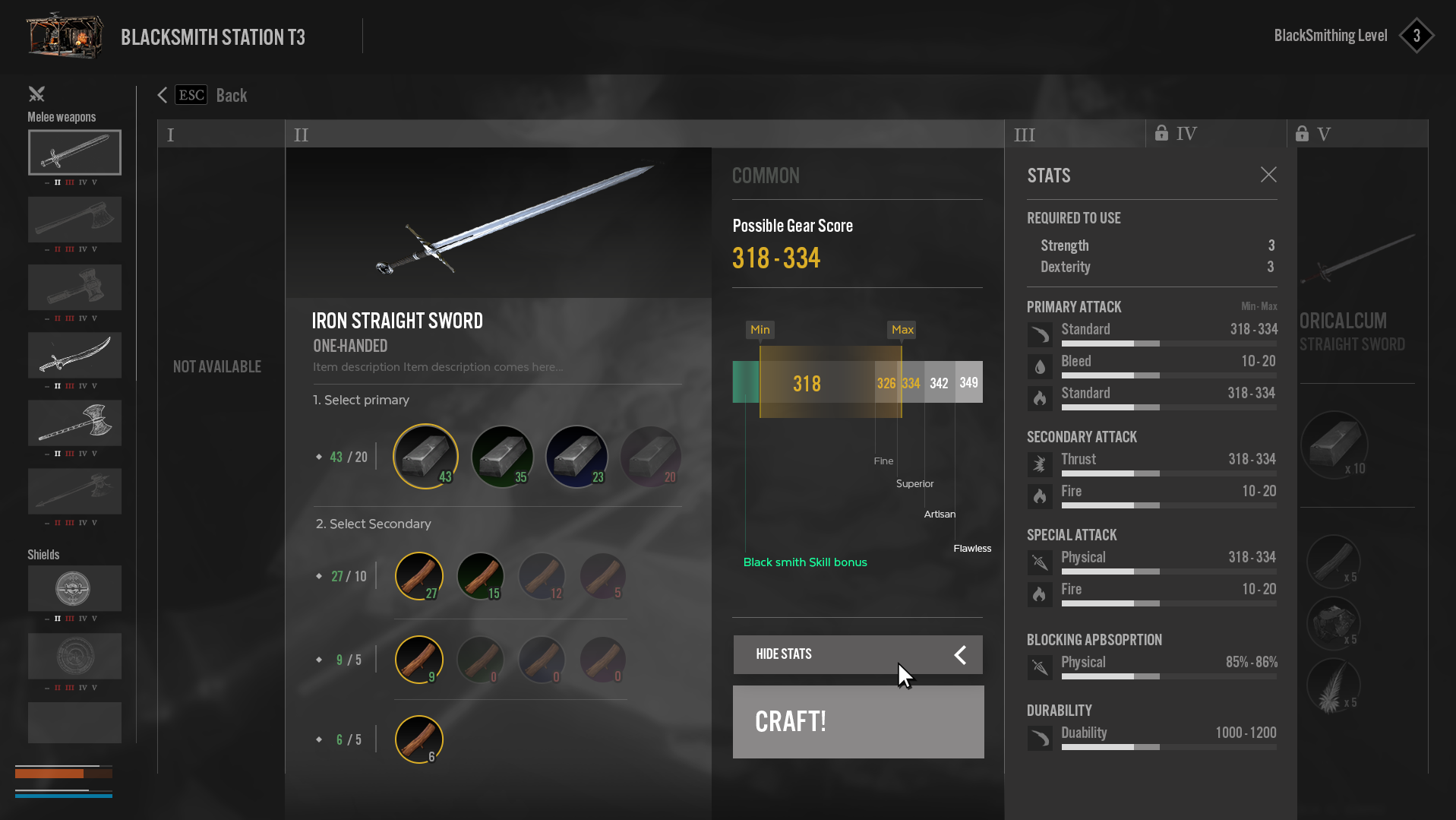The height and width of the screenshot is (820, 1456).
Task: Choose the curved saber weapon thumbnail
Action: pyautogui.click(x=74, y=355)
